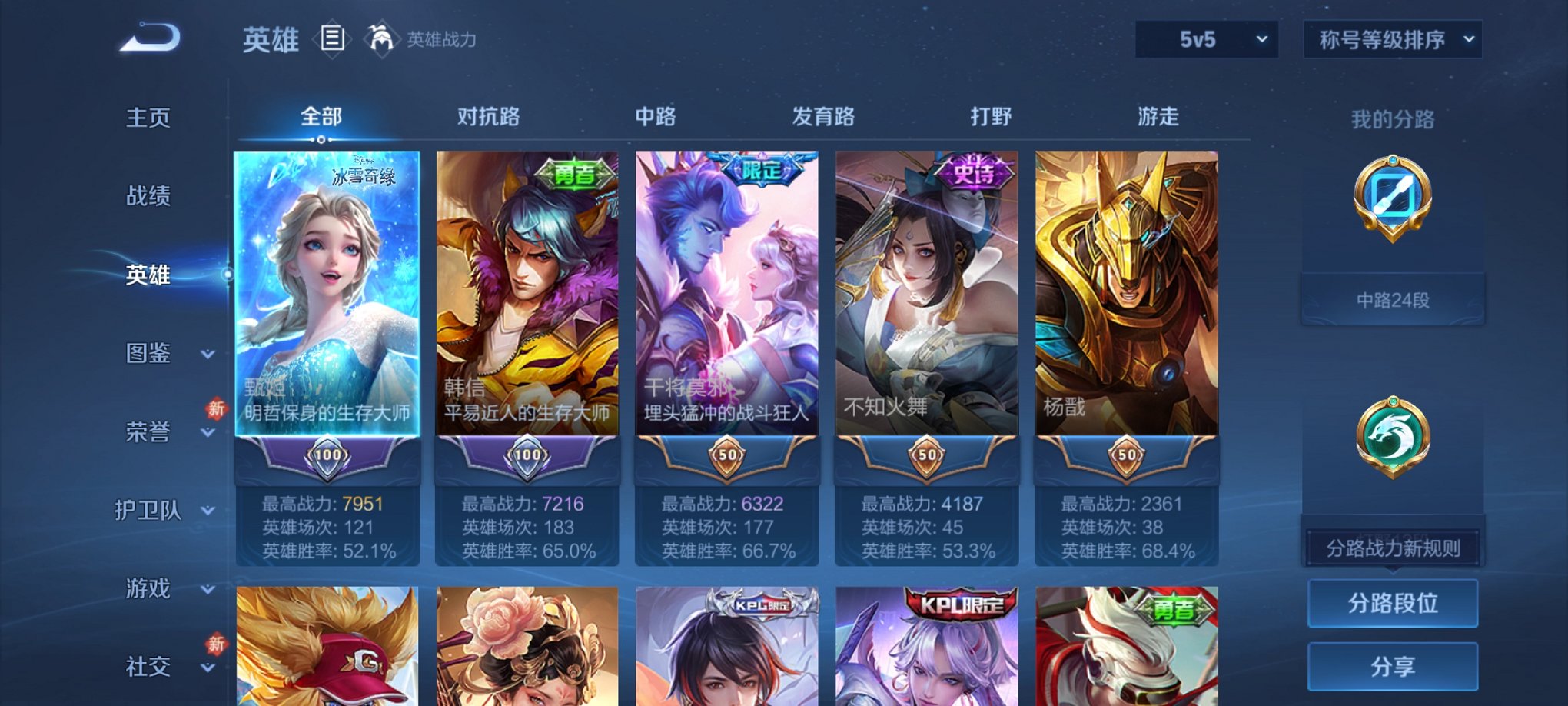
Task: Open the hero info list icon beside 英雄 title
Action: point(331,40)
